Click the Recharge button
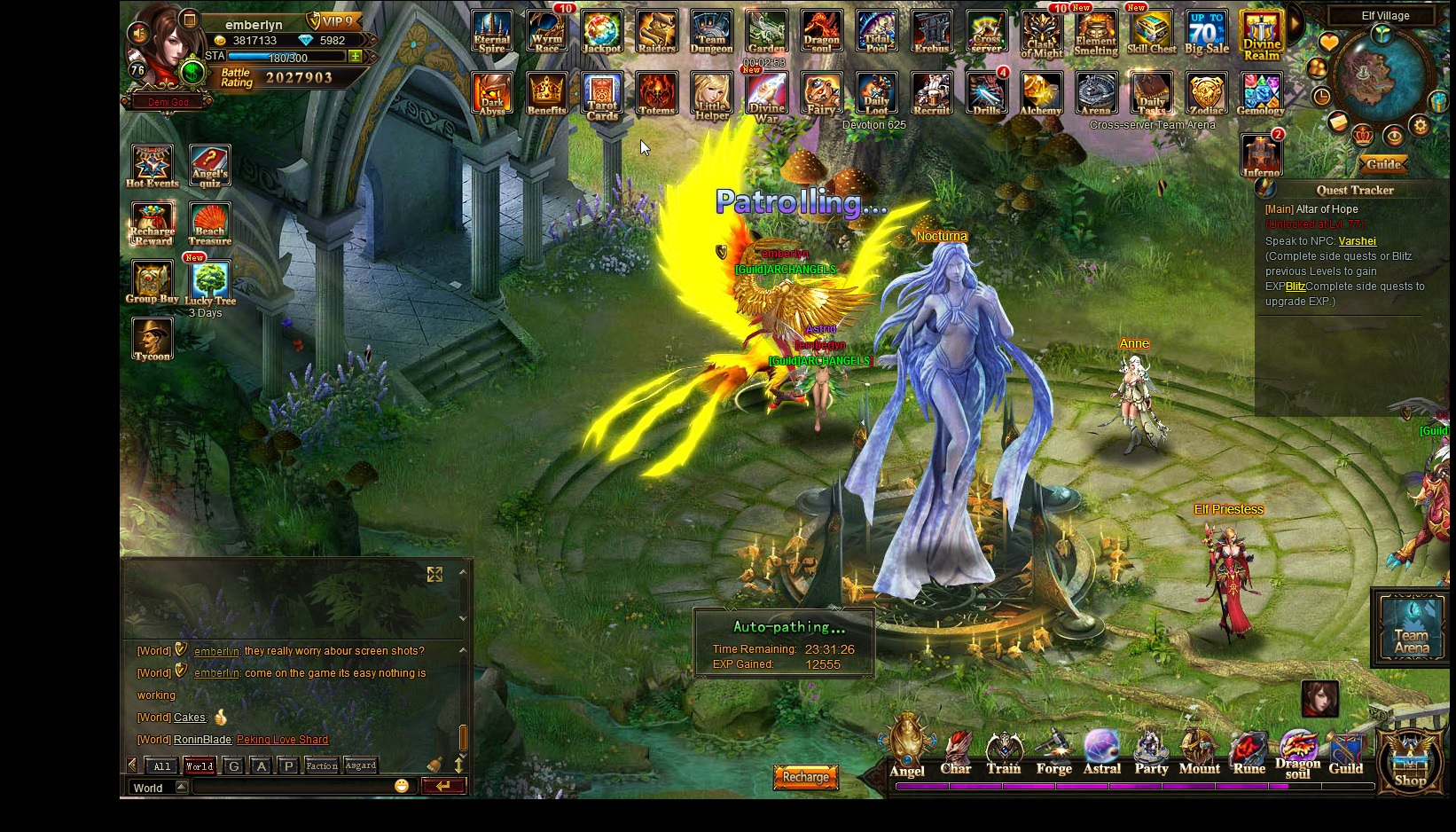Viewport: 1456px width, 832px height. pyautogui.click(x=805, y=777)
